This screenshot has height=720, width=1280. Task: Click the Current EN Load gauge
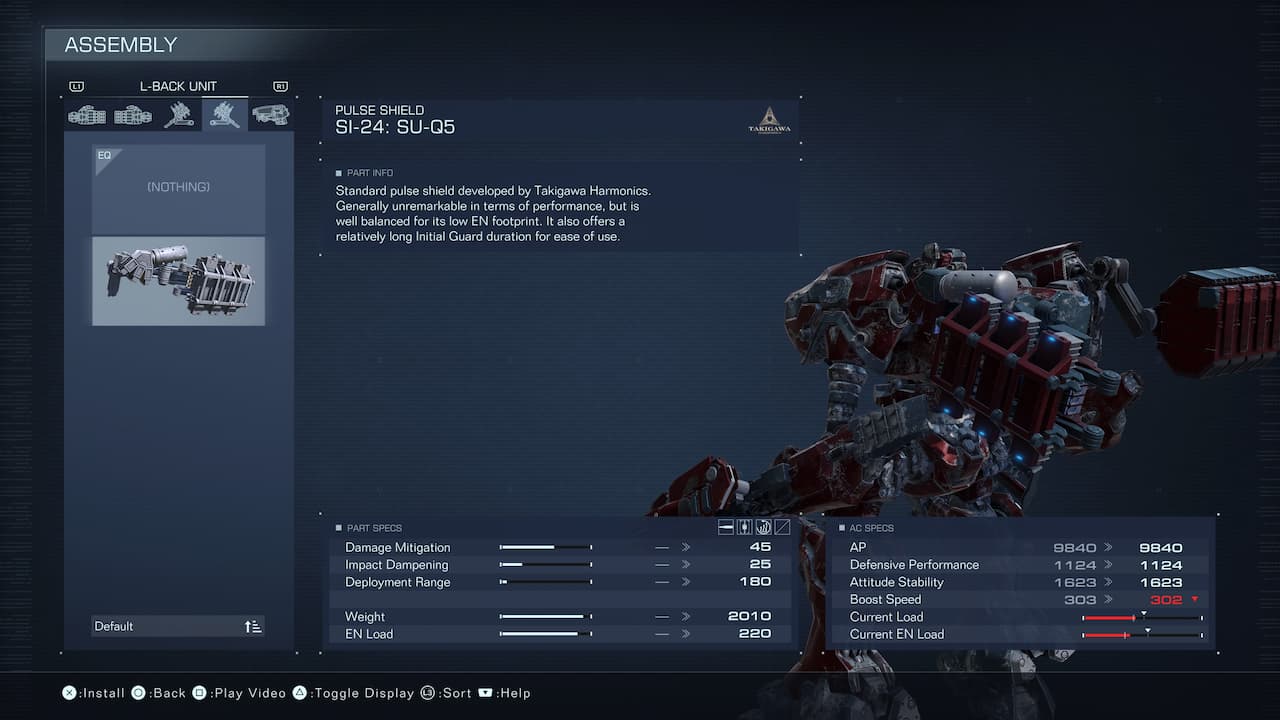click(x=1140, y=633)
